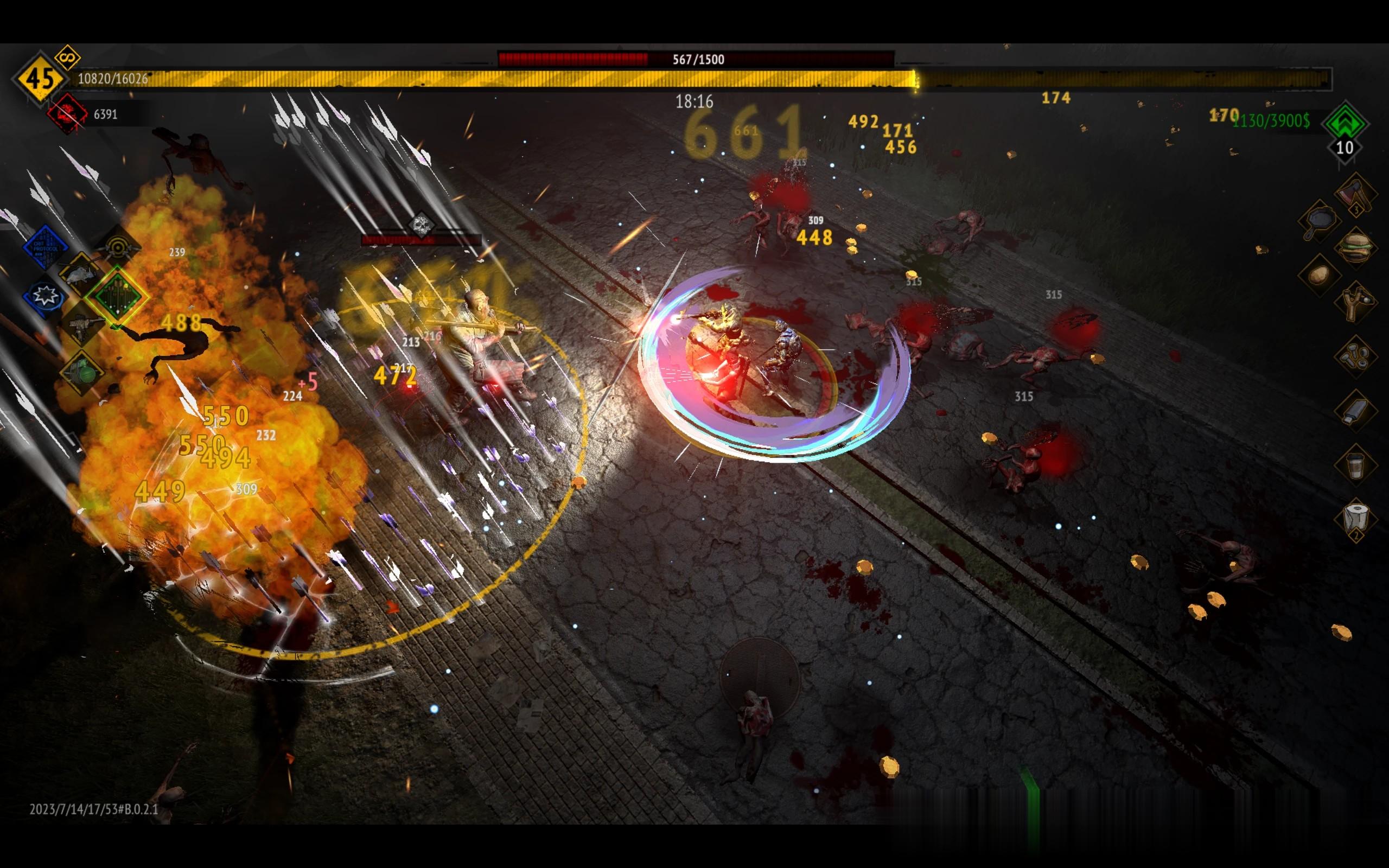The image size is (1389, 868).
Task: Click the yellow level 45 badge
Action: tap(40, 79)
